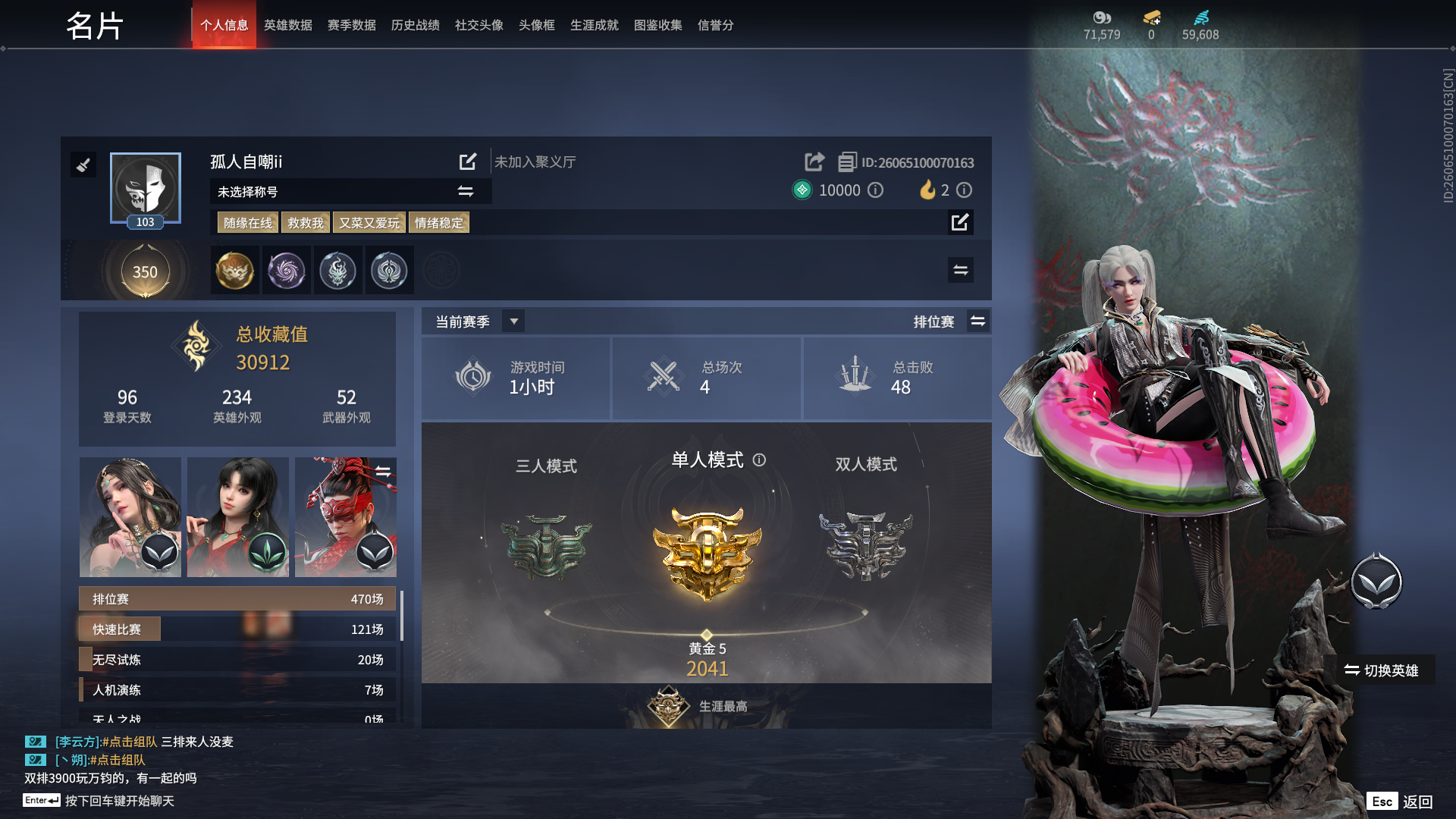The width and height of the screenshot is (1456, 819).
Task: Switch ranked mode with the 排位赛 exchange toggle
Action: (978, 321)
